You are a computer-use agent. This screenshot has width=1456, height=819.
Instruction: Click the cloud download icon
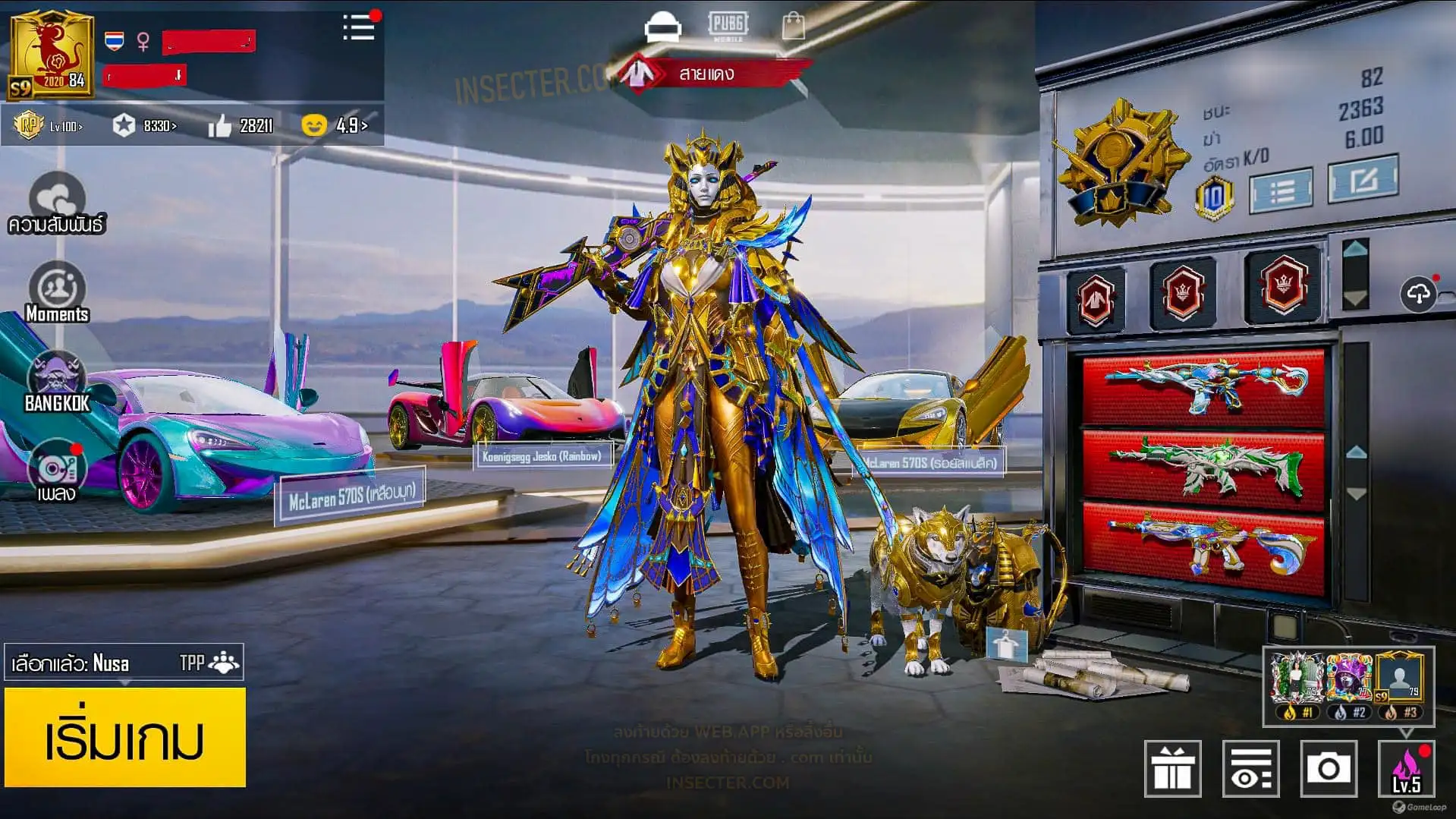(x=1418, y=294)
